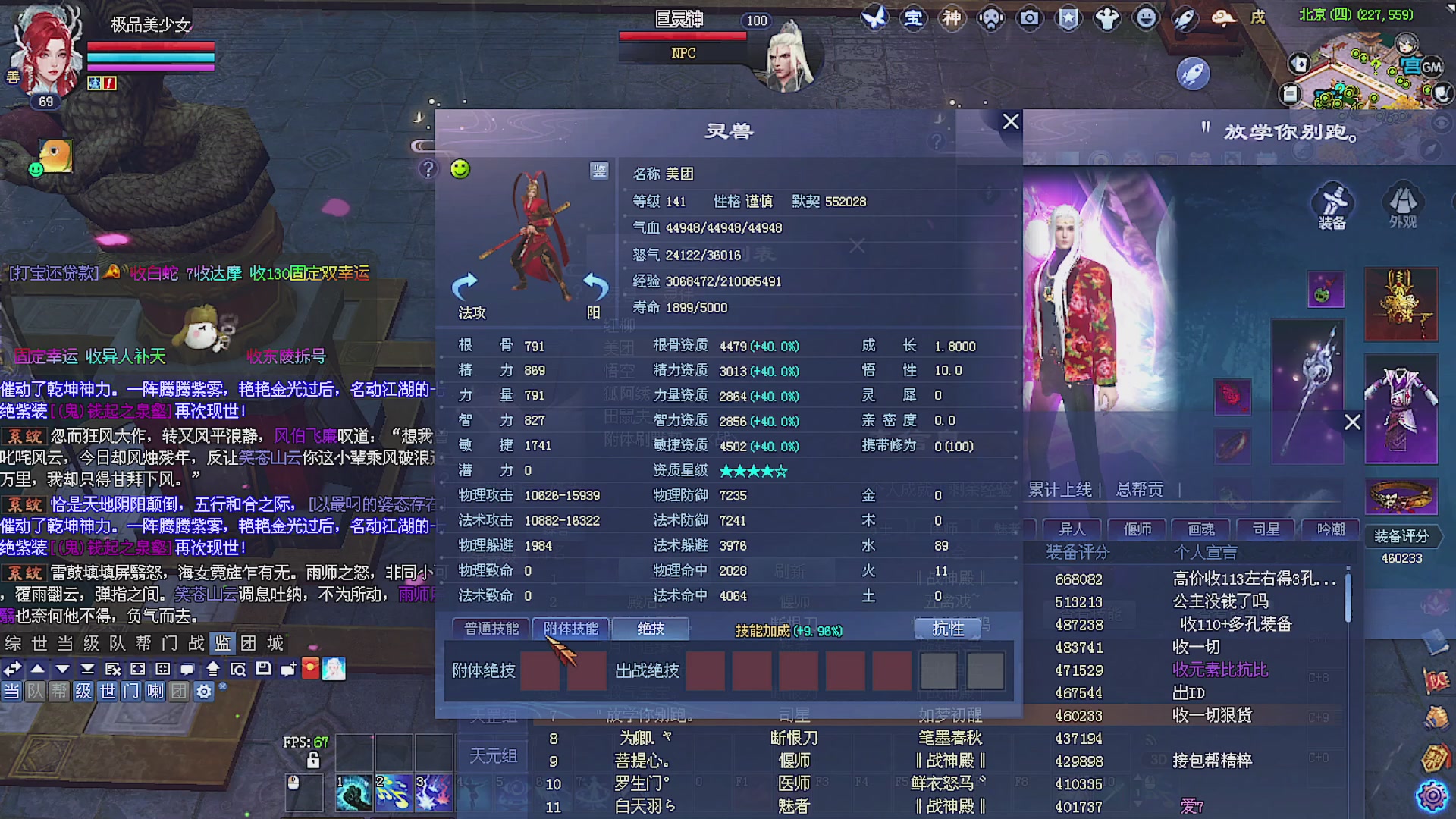Expand the chat window with the up arrow
This screenshot has height=819, width=1456.
click(x=37, y=670)
